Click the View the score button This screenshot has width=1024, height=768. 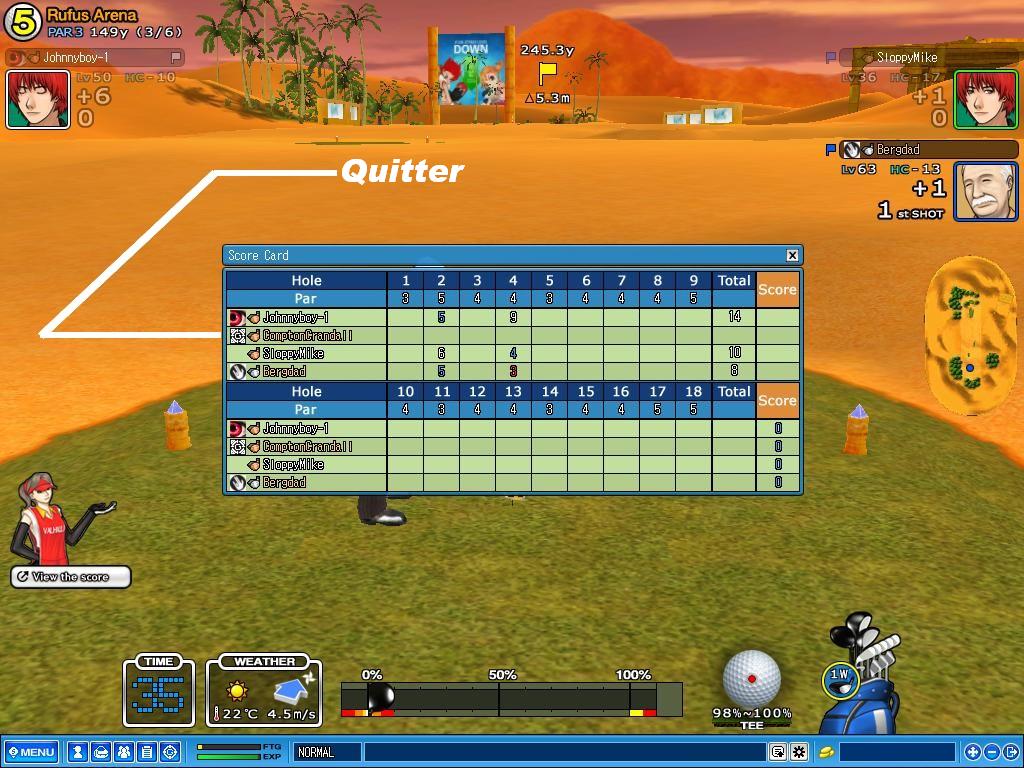point(70,577)
